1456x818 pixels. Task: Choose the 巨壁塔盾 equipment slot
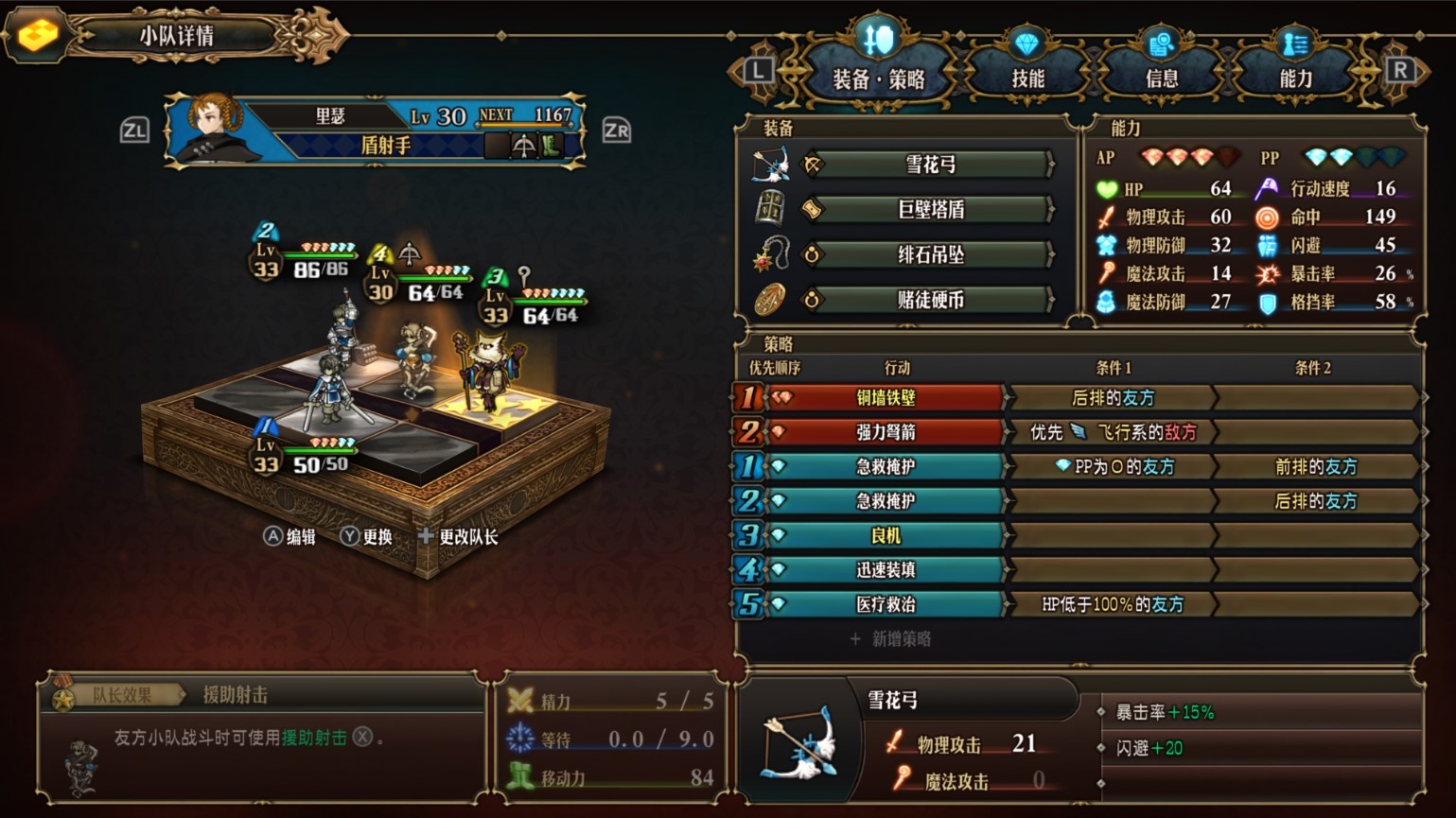930,210
